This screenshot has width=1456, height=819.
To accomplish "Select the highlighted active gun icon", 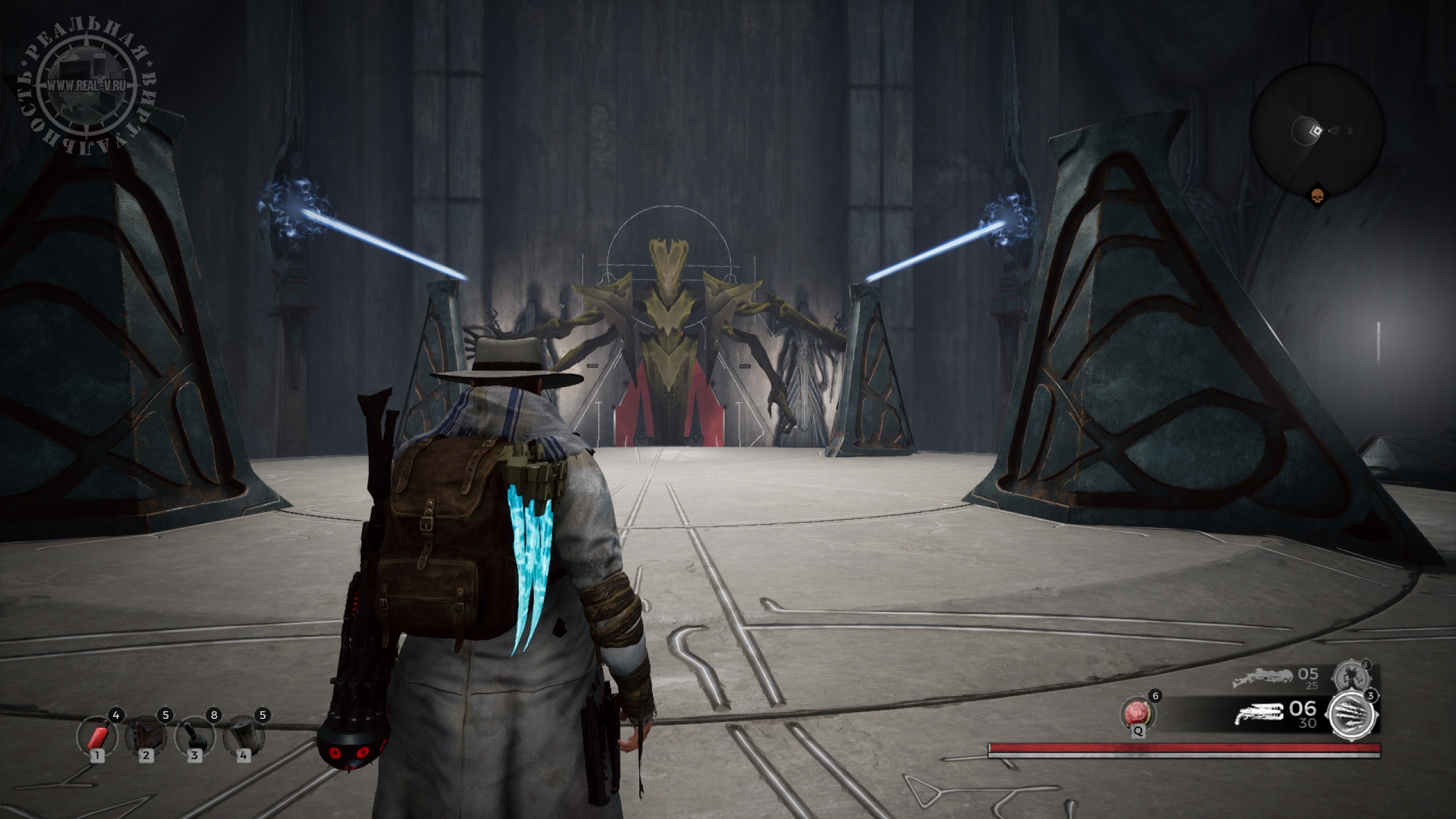I will pyautogui.click(x=1259, y=713).
